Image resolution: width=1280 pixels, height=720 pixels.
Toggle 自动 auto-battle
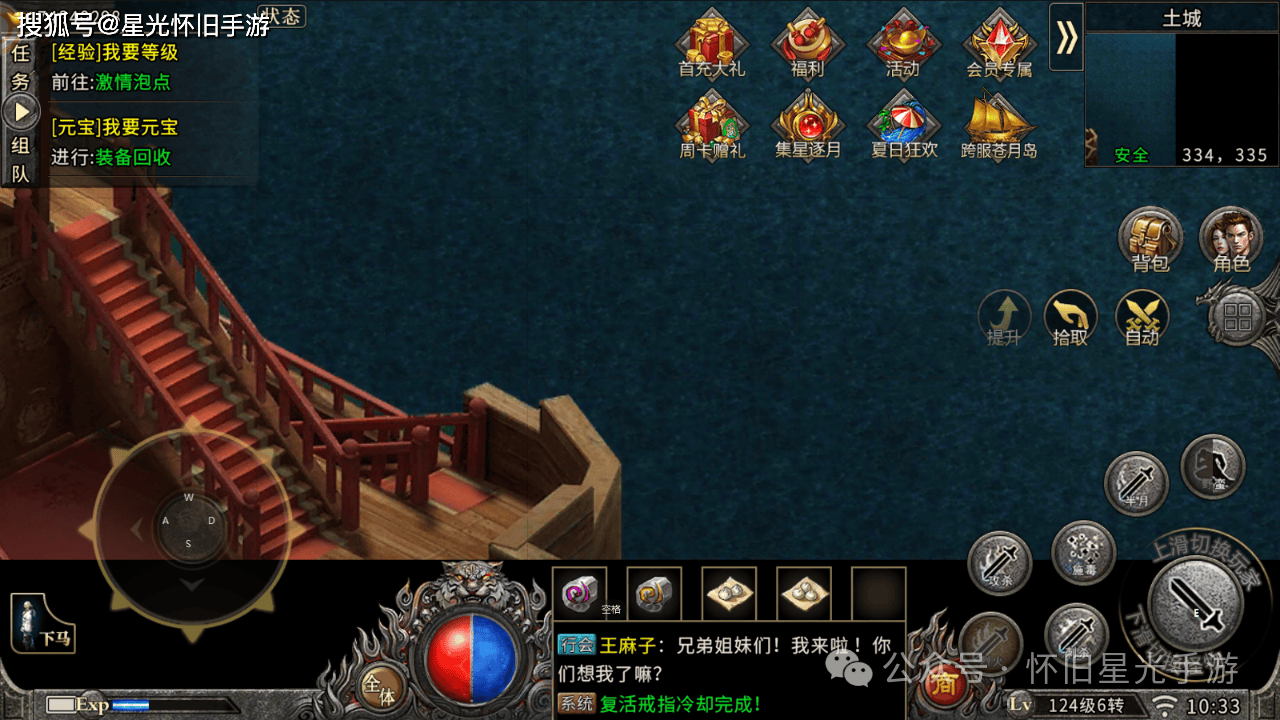pos(1141,318)
